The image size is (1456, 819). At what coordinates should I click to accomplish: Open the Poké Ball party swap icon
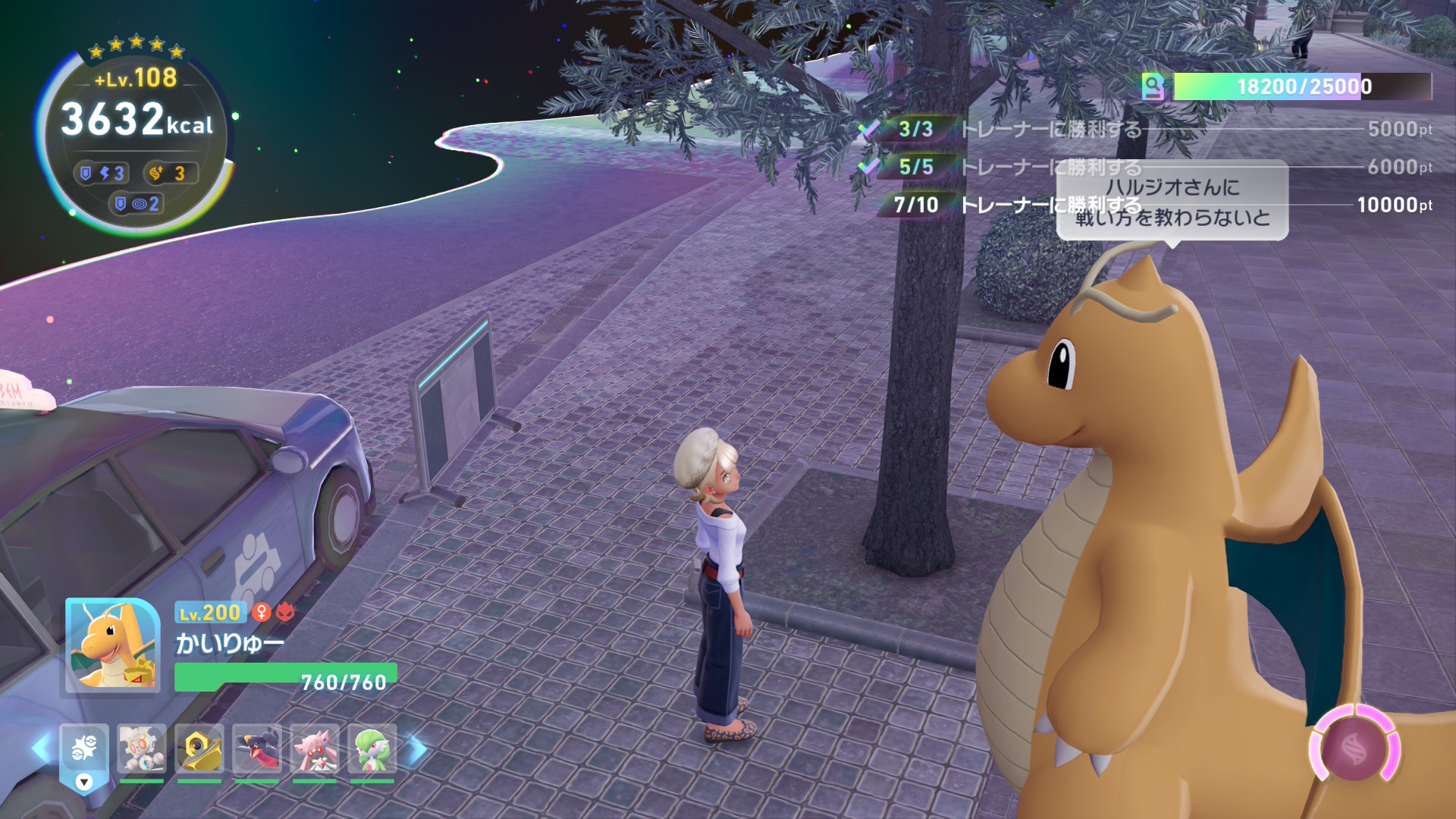pyautogui.click(x=84, y=750)
